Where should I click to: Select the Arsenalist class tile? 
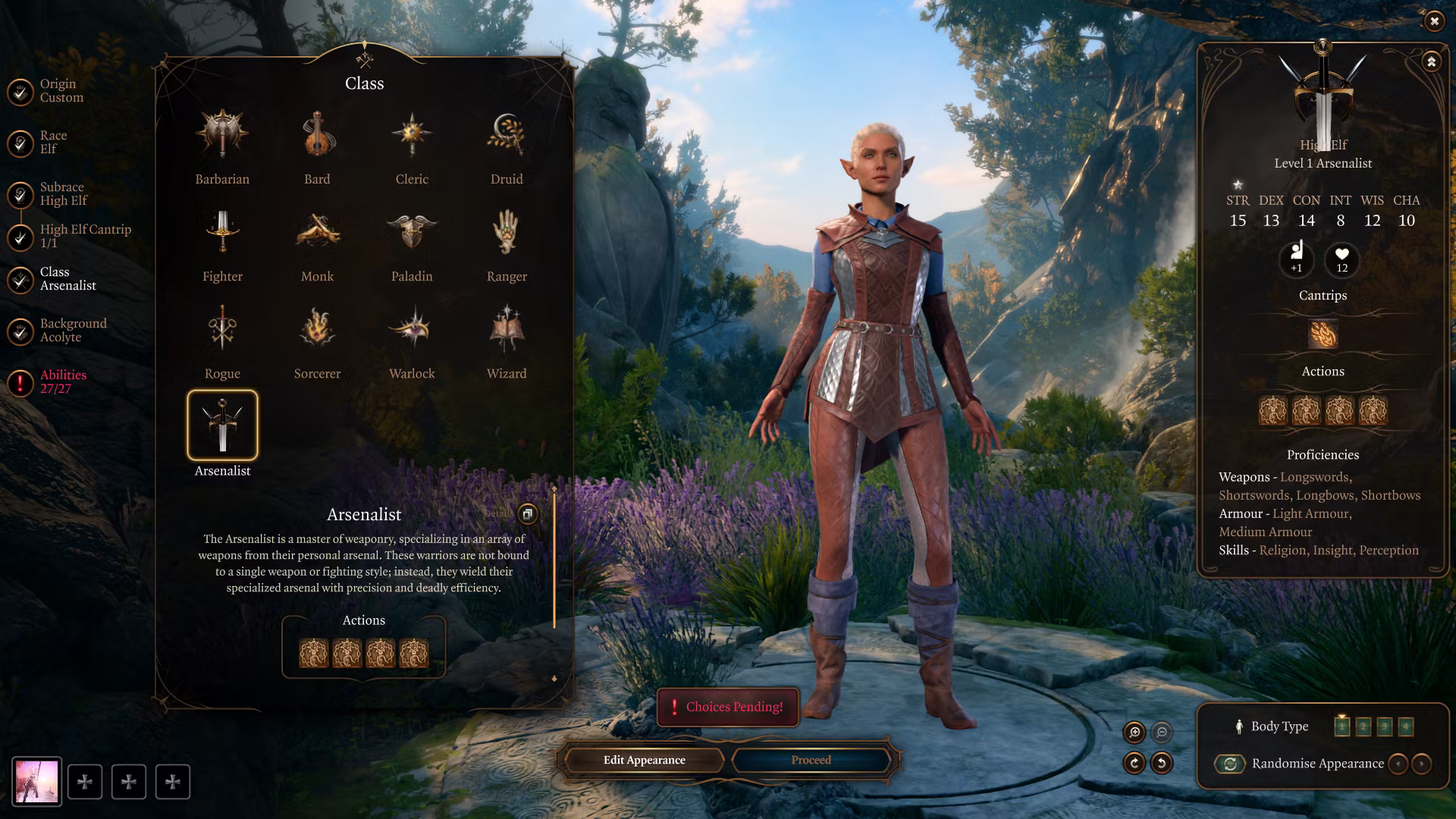pos(222,425)
